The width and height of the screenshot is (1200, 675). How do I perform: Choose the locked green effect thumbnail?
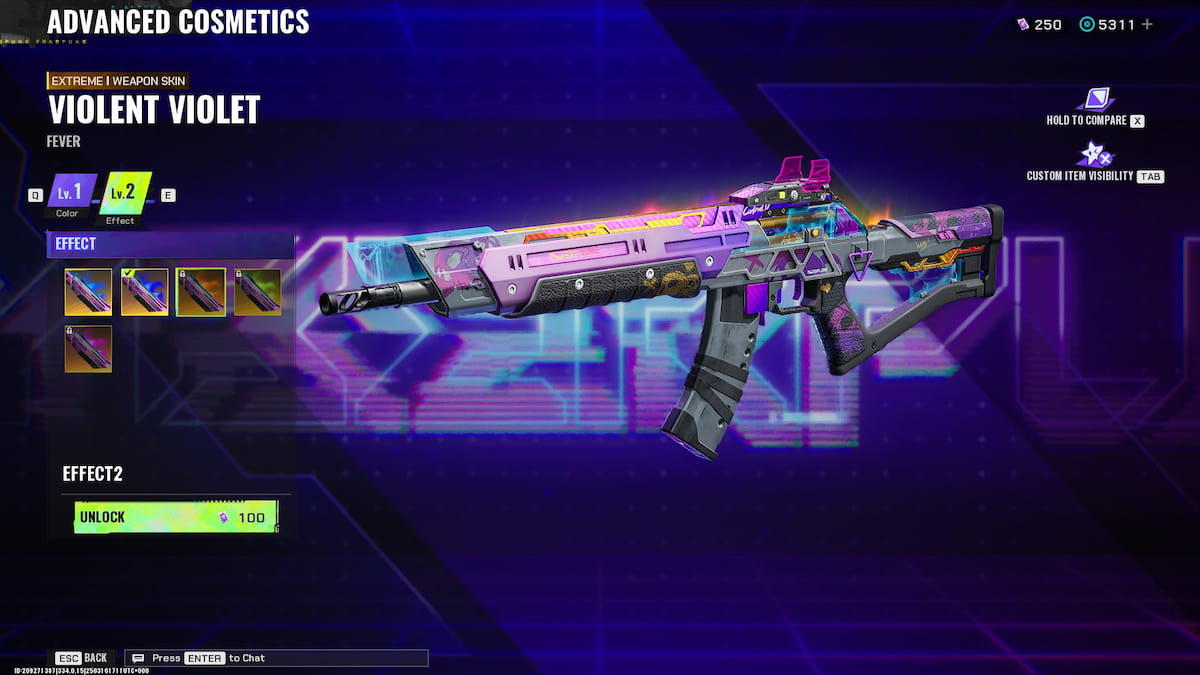[x=257, y=292]
